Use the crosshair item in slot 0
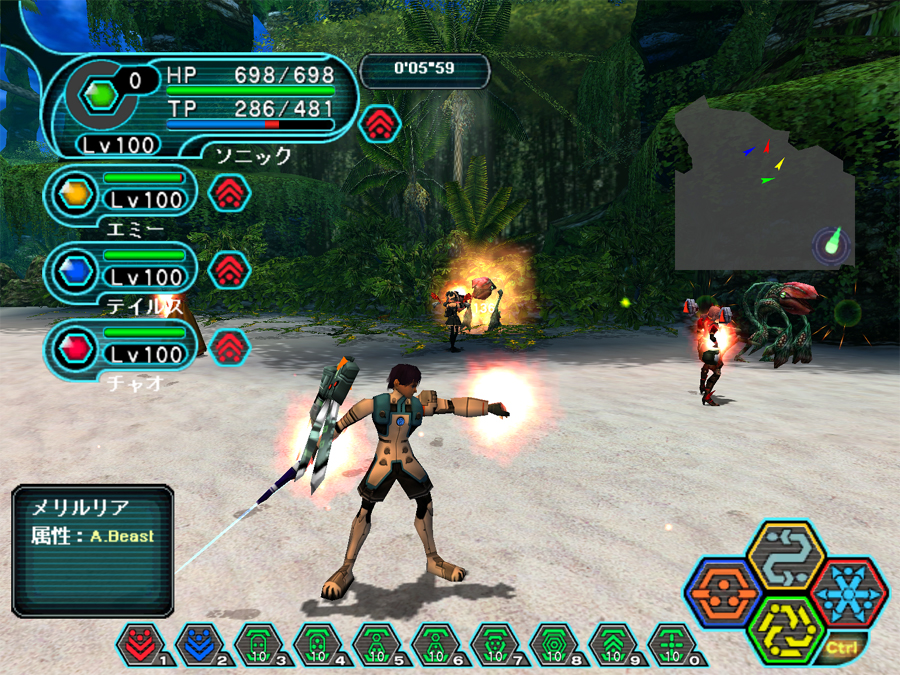This screenshot has width=900, height=675. click(x=670, y=645)
